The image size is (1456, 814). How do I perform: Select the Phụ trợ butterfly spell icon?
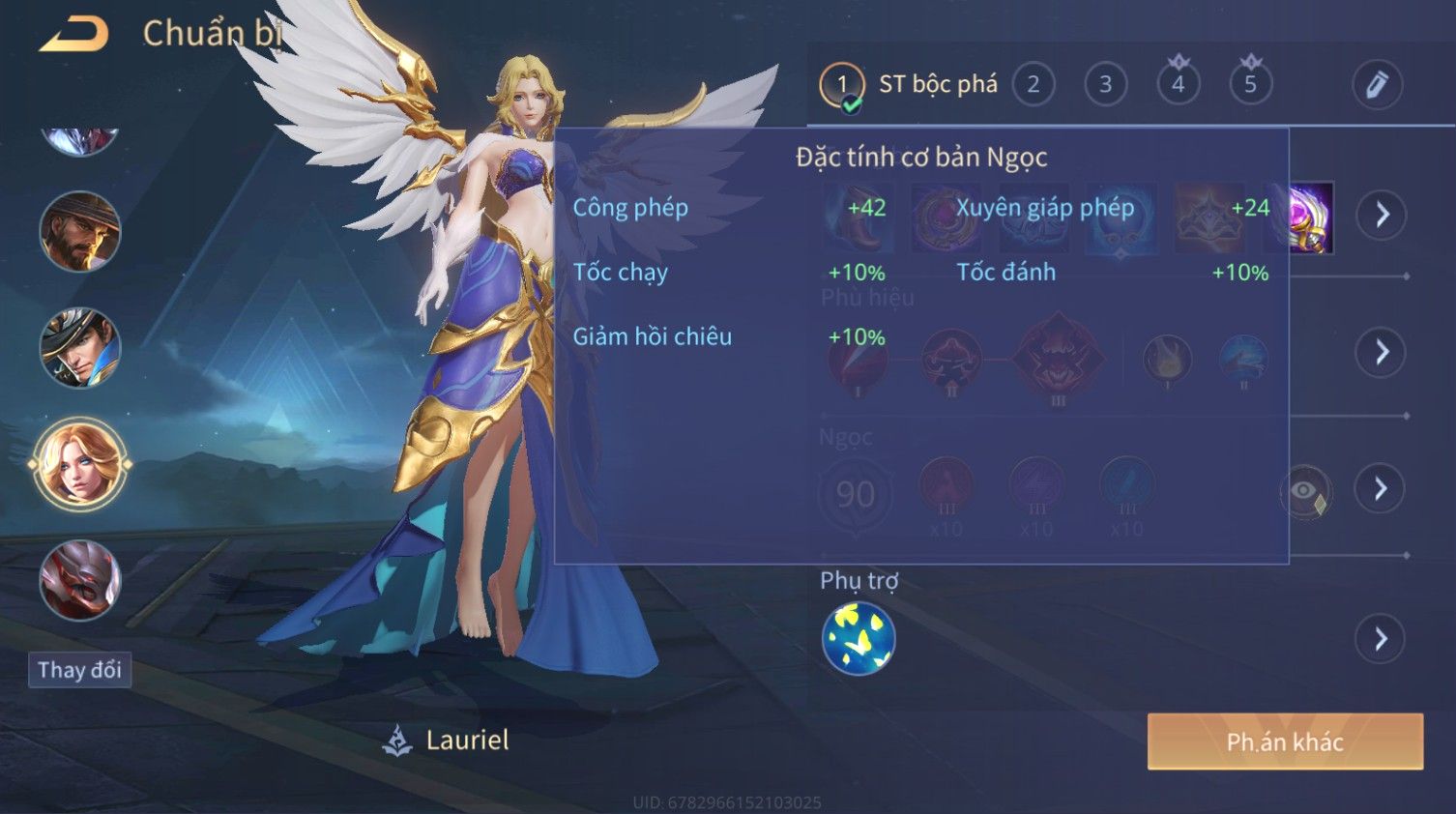859,638
